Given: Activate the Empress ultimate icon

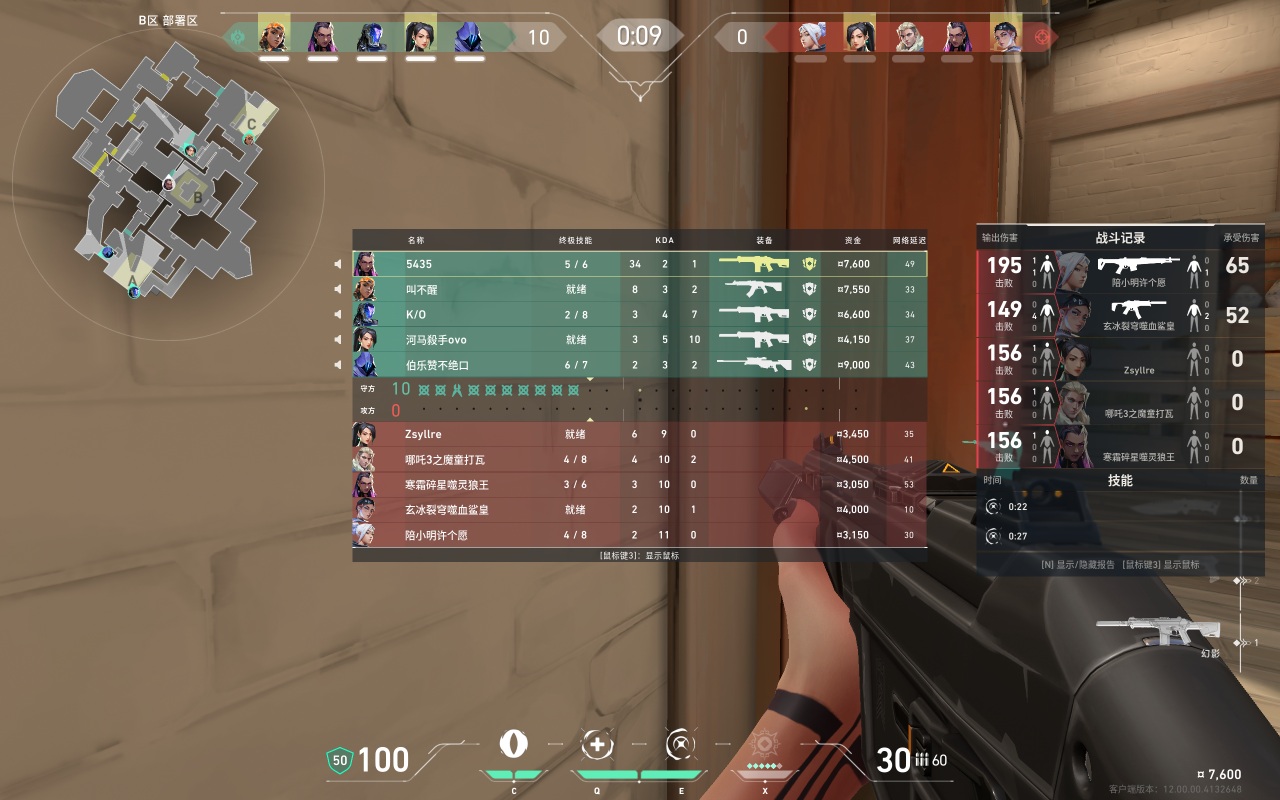Looking at the screenshot, I should pyautogui.click(x=765, y=745).
